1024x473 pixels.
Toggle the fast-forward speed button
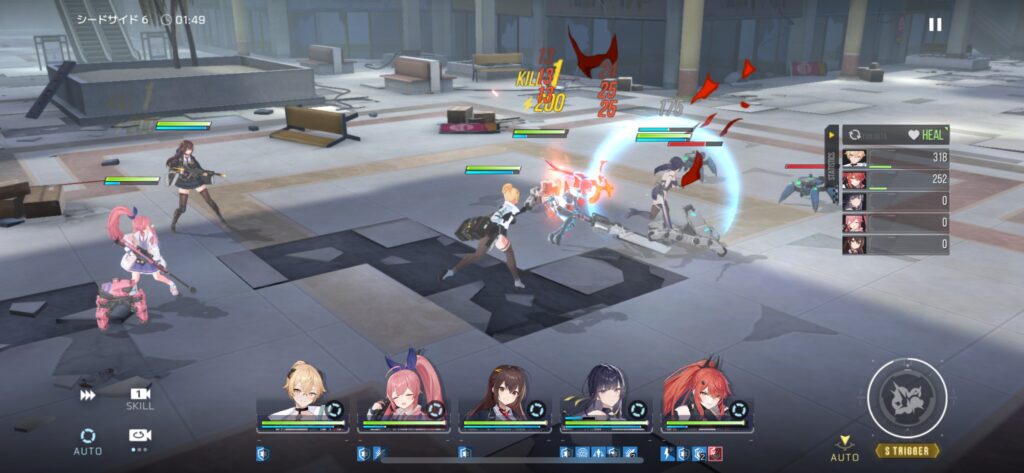click(88, 396)
